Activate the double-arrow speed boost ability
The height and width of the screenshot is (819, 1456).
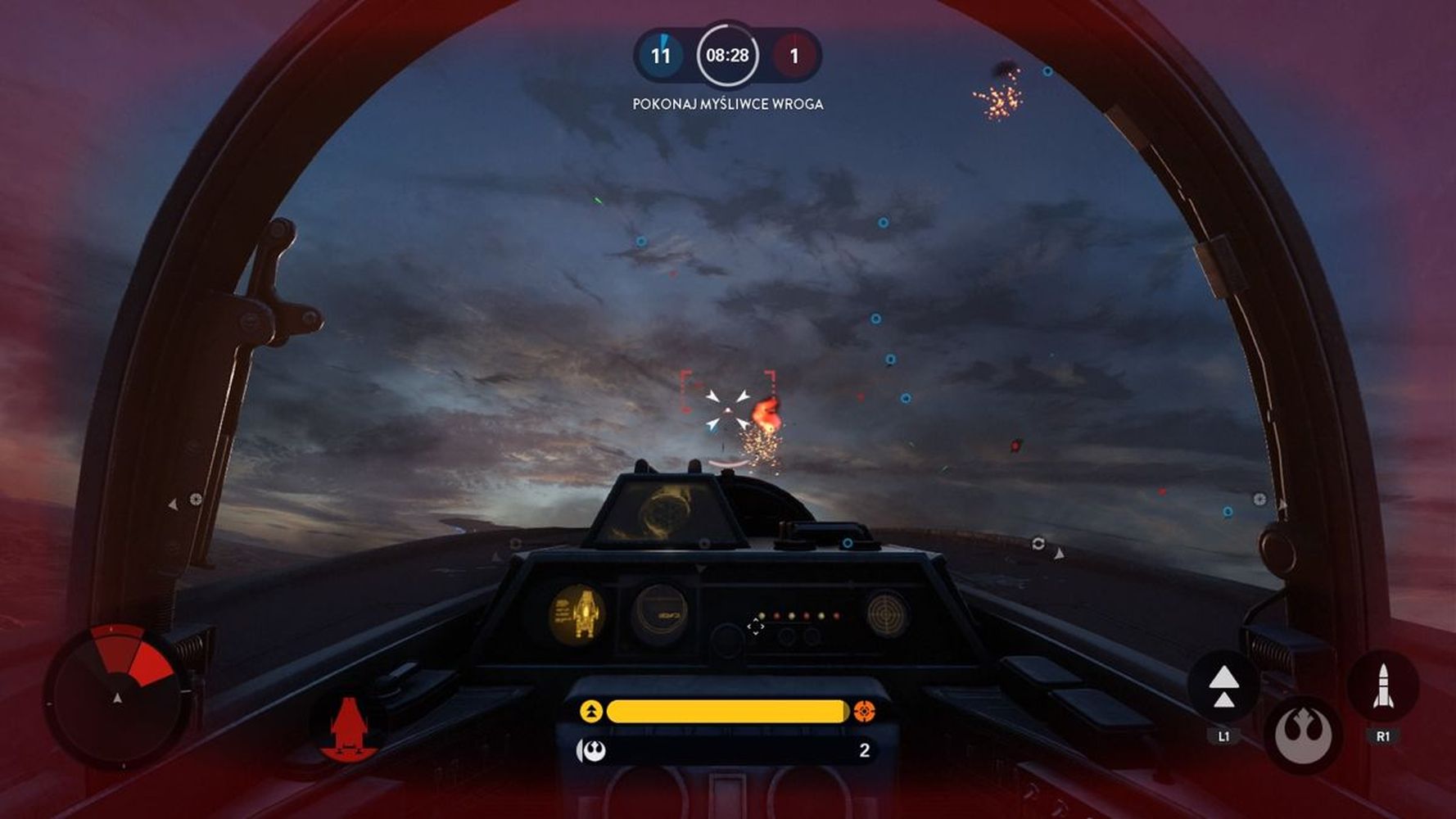pos(1223,686)
